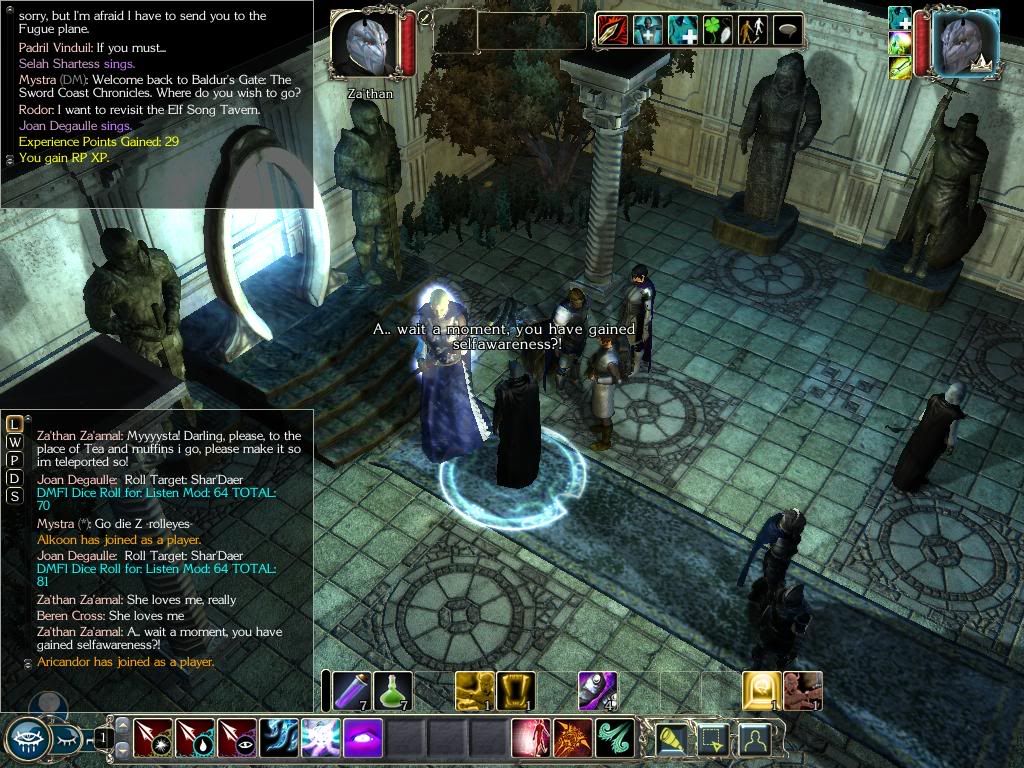The image size is (1024, 768).
Task: Use the blue swirling tendrils ability
Action: click(279, 739)
